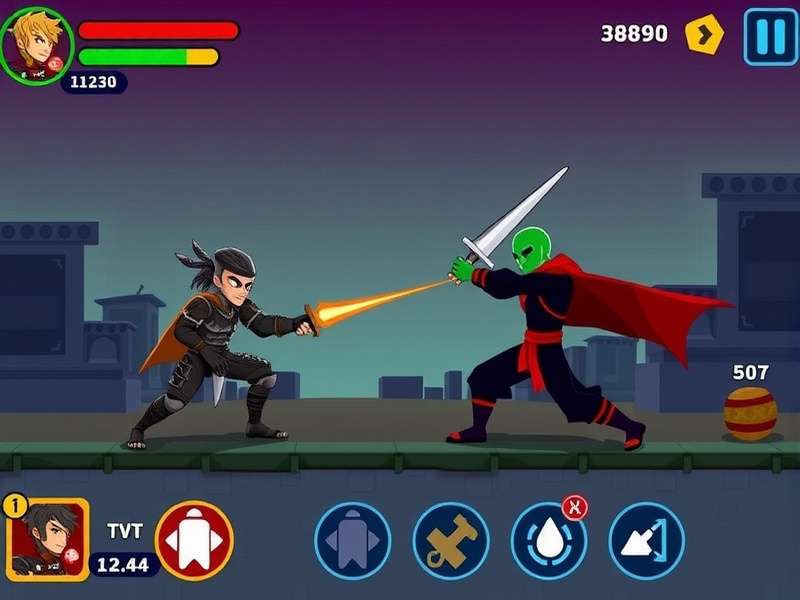Viewport: 800px width, 600px height.
Task: Activate the red circular movement skill
Action: pos(194,540)
